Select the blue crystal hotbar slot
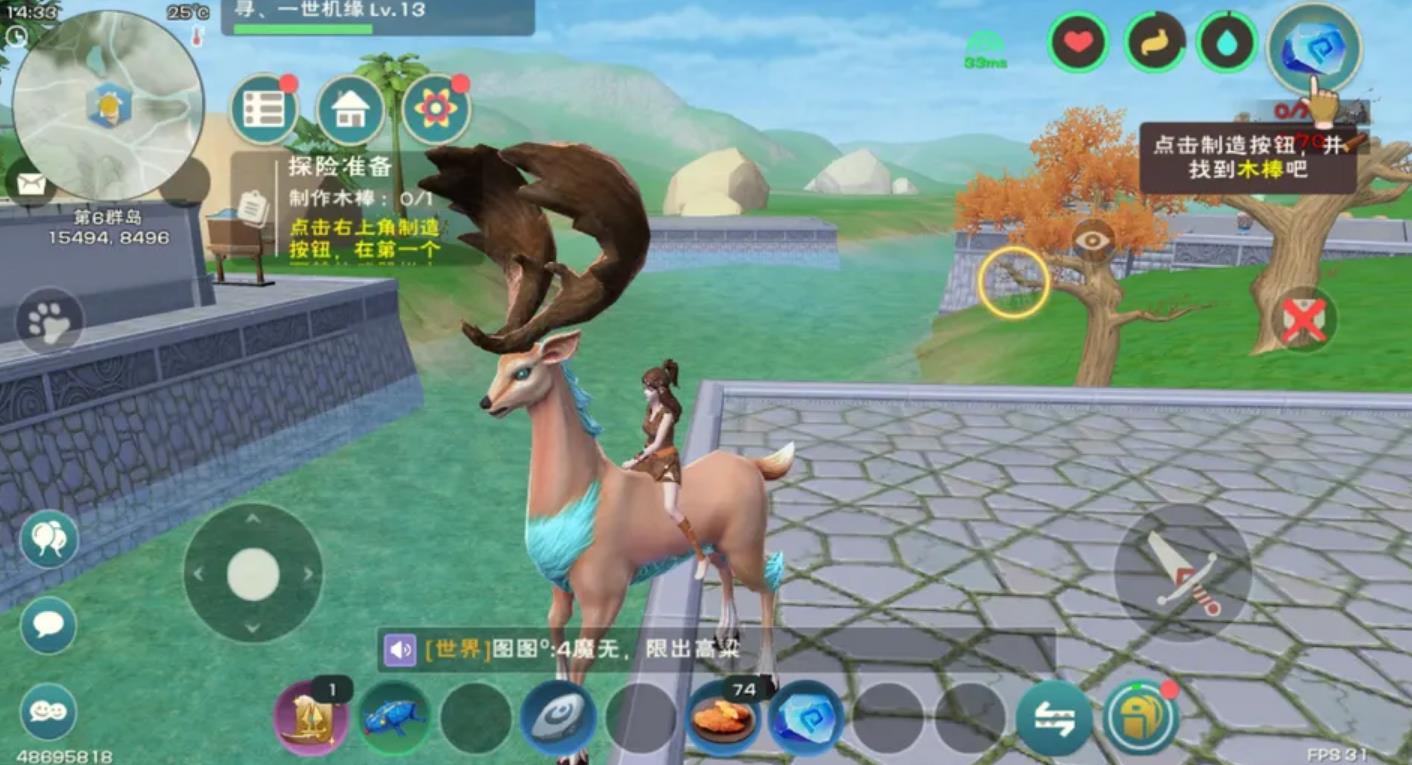The width and height of the screenshot is (1412, 765). click(805, 718)
